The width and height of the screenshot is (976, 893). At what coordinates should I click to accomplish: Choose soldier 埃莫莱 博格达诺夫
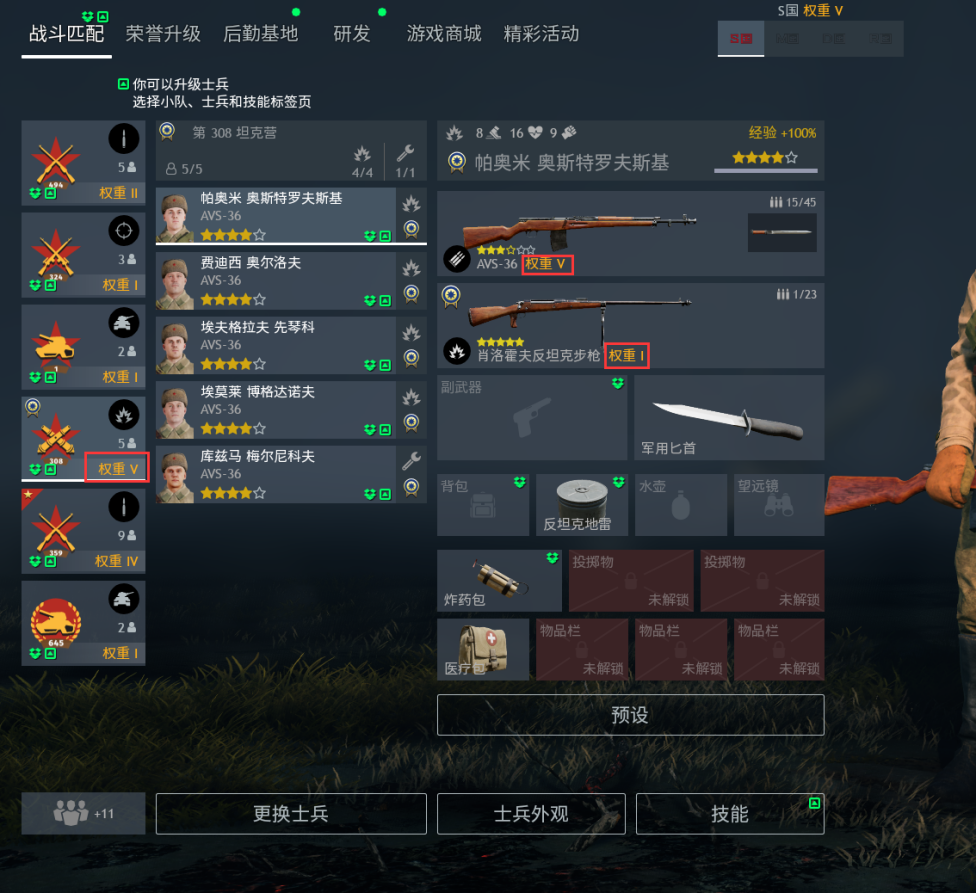[x=290, y=408]
